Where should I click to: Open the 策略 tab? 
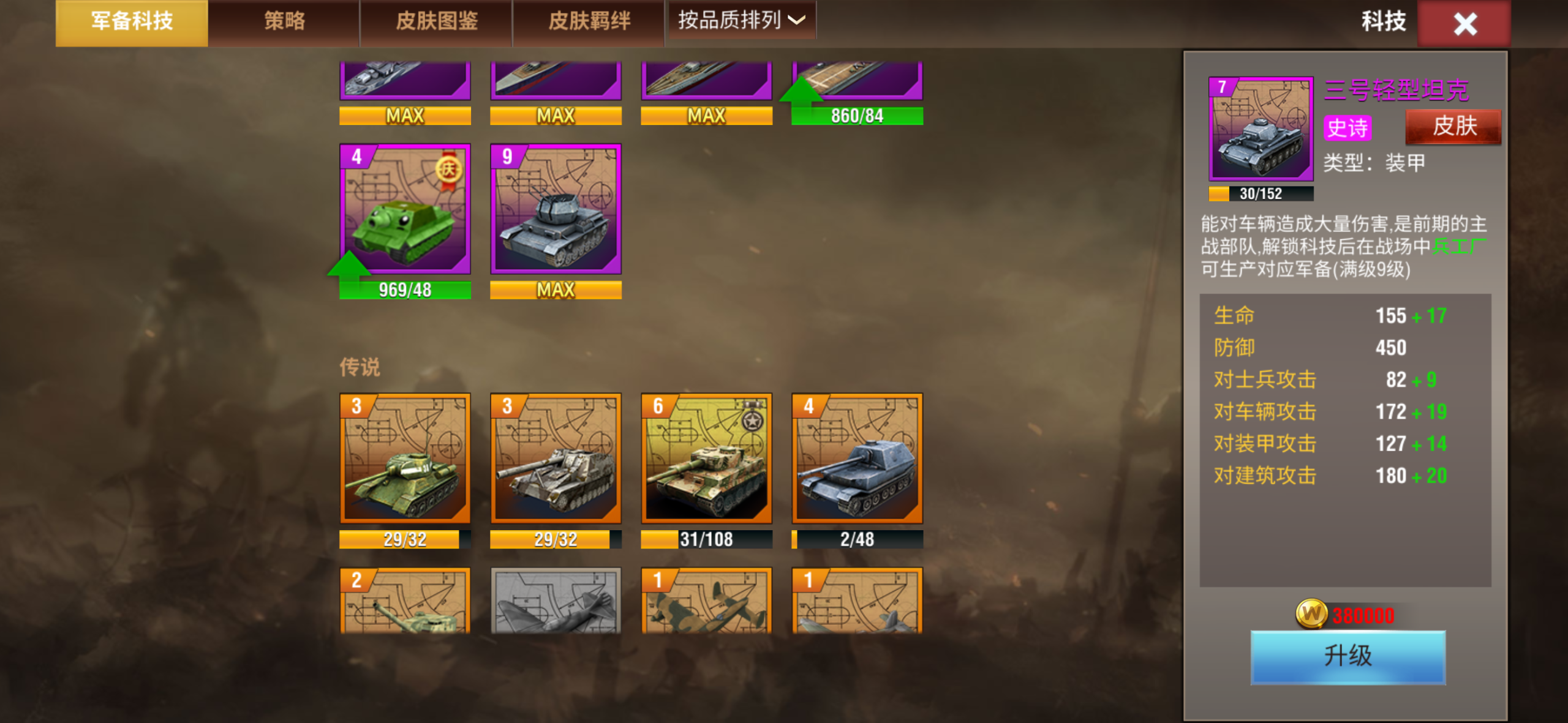click(284, 22)
